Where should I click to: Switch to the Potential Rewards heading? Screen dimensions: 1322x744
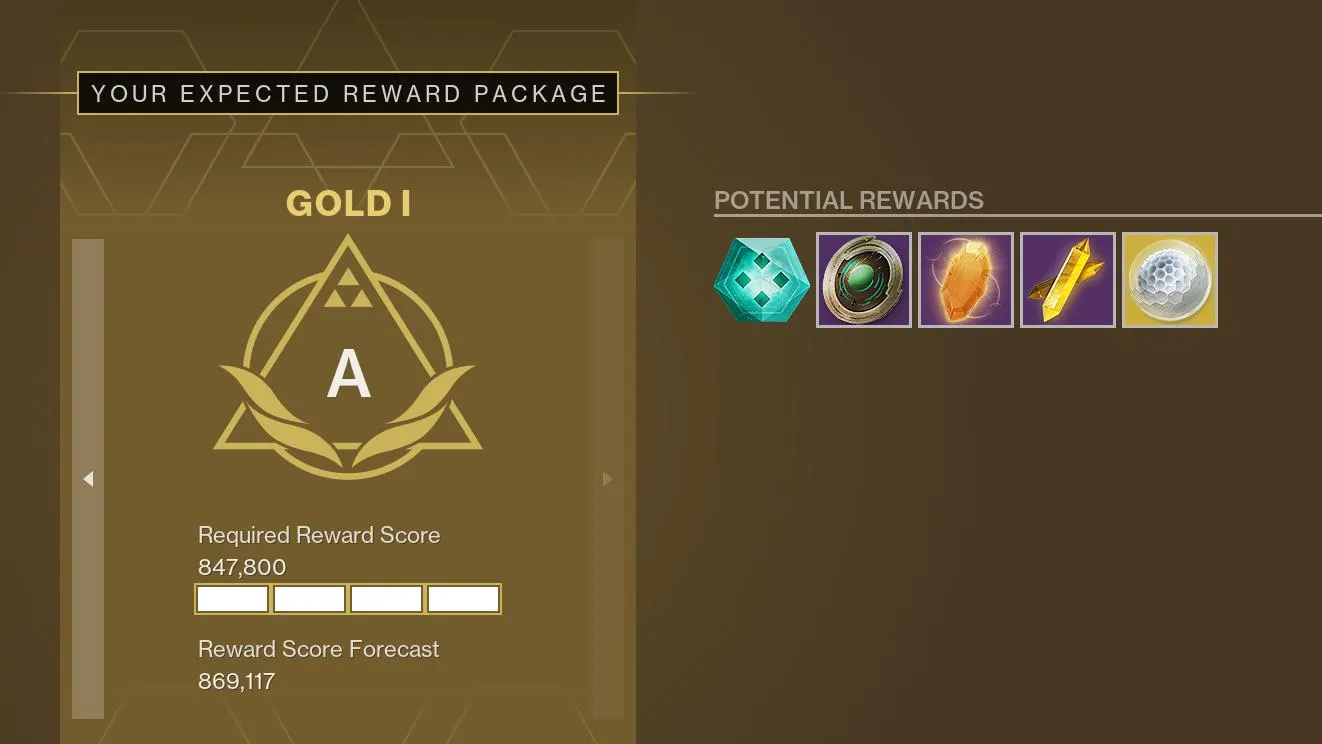point(848,200)
